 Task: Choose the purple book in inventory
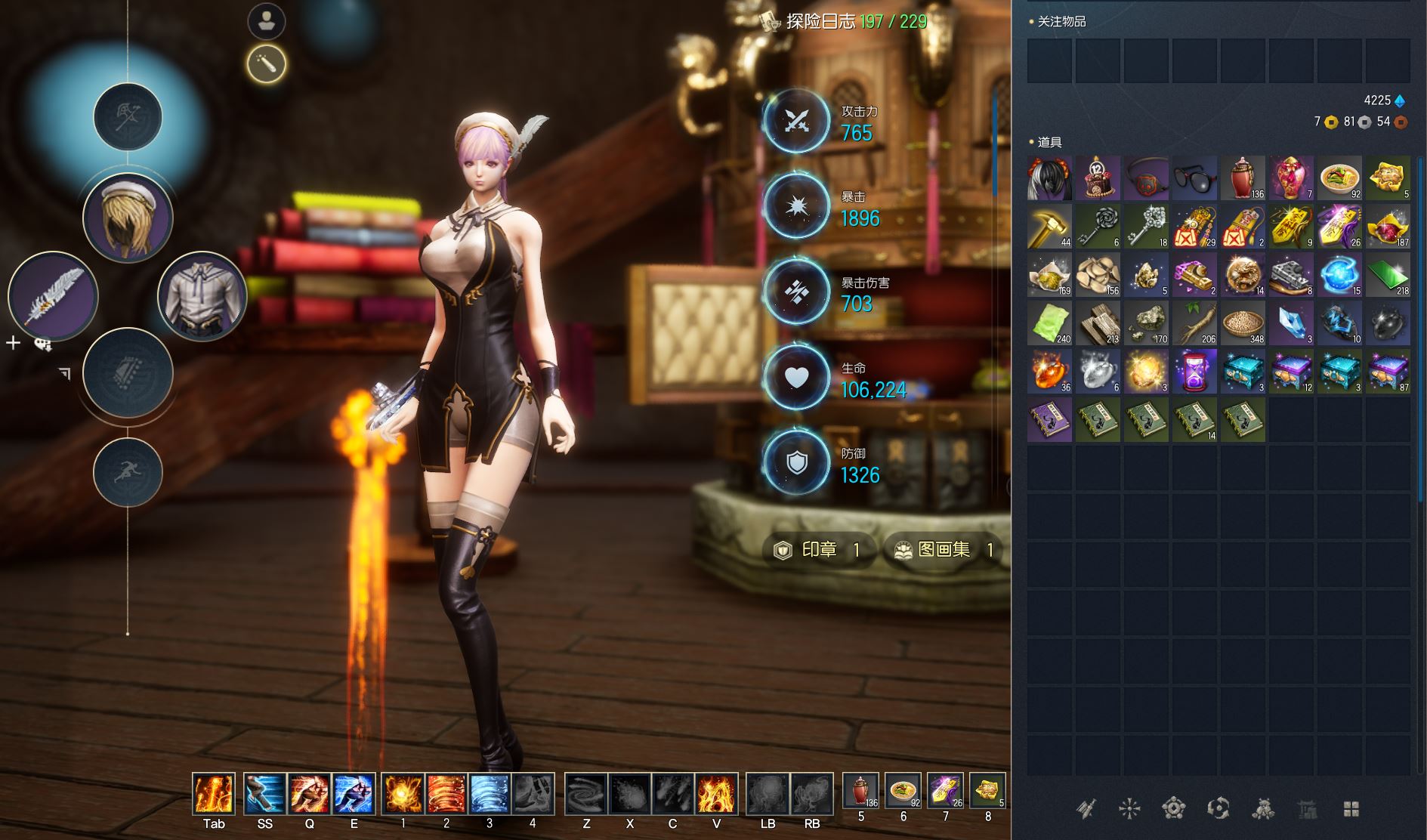coord(1049,420)
